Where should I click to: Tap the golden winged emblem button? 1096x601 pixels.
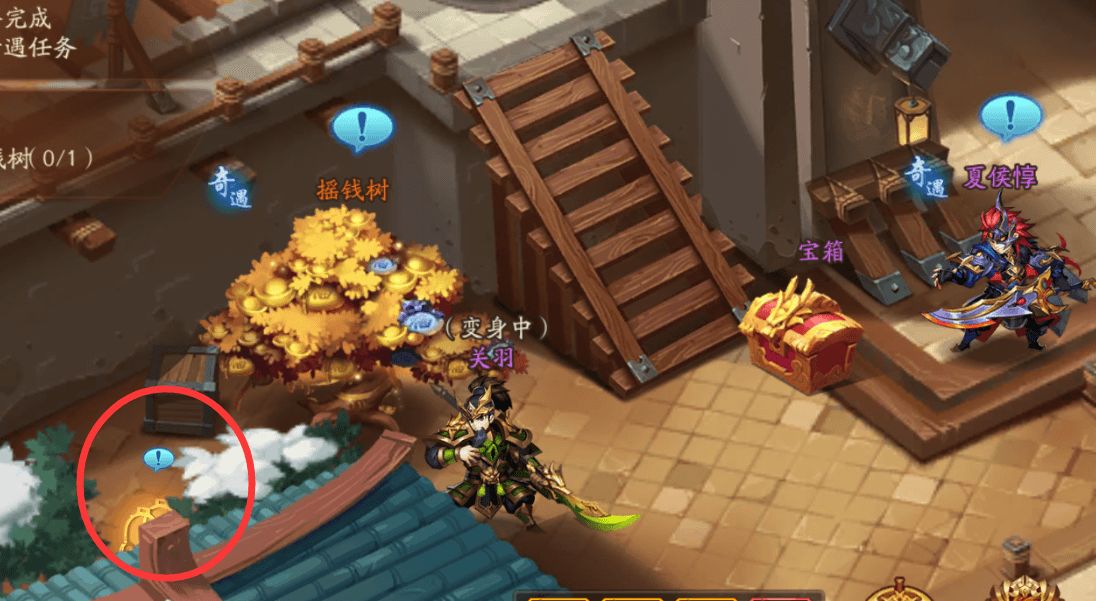tap(1026, 590)
